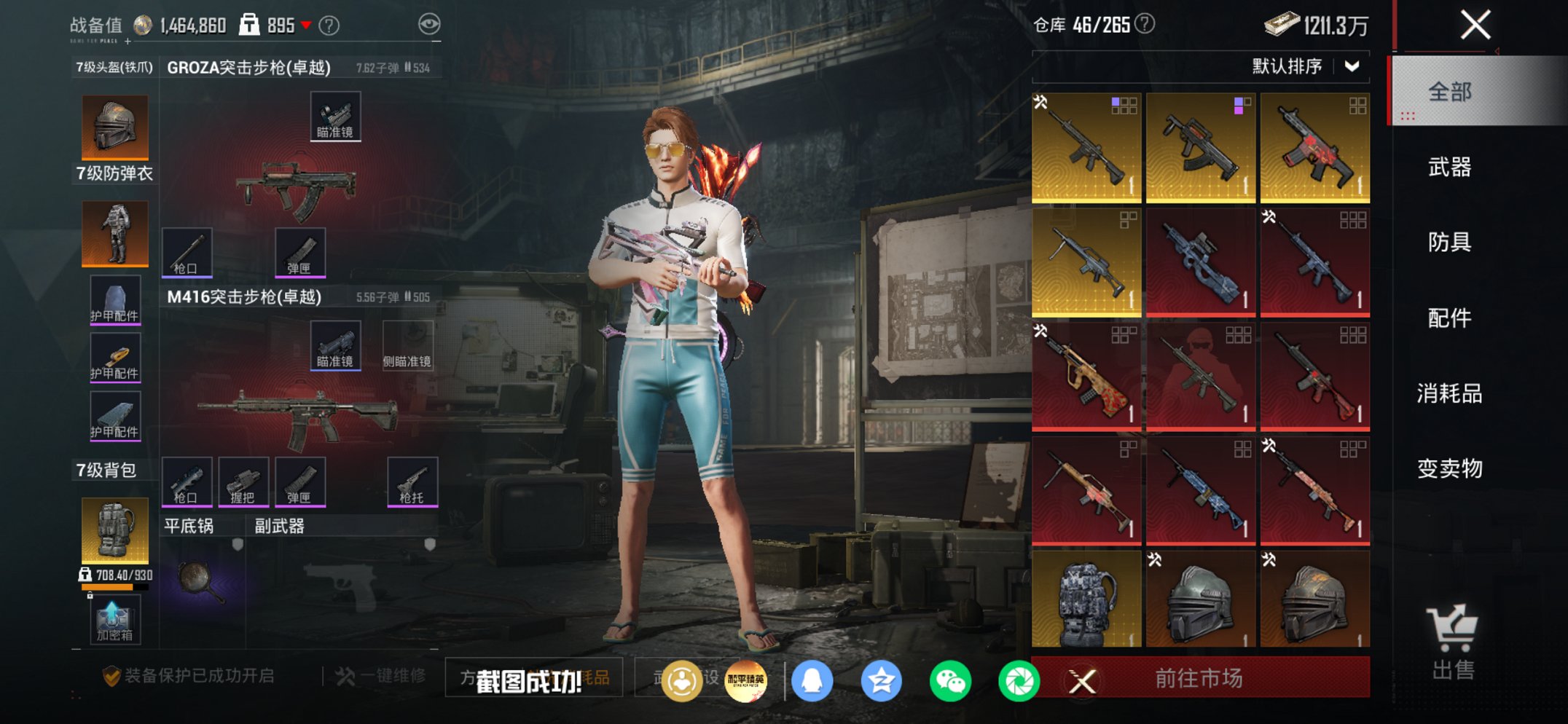Go to market with 前往市场

[1199, 678]
